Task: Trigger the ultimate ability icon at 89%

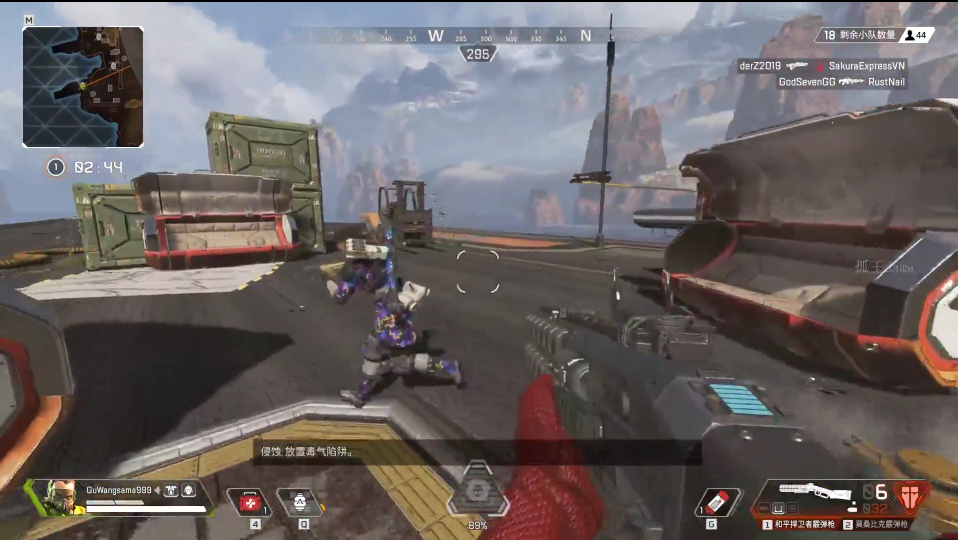Action: 478,491
